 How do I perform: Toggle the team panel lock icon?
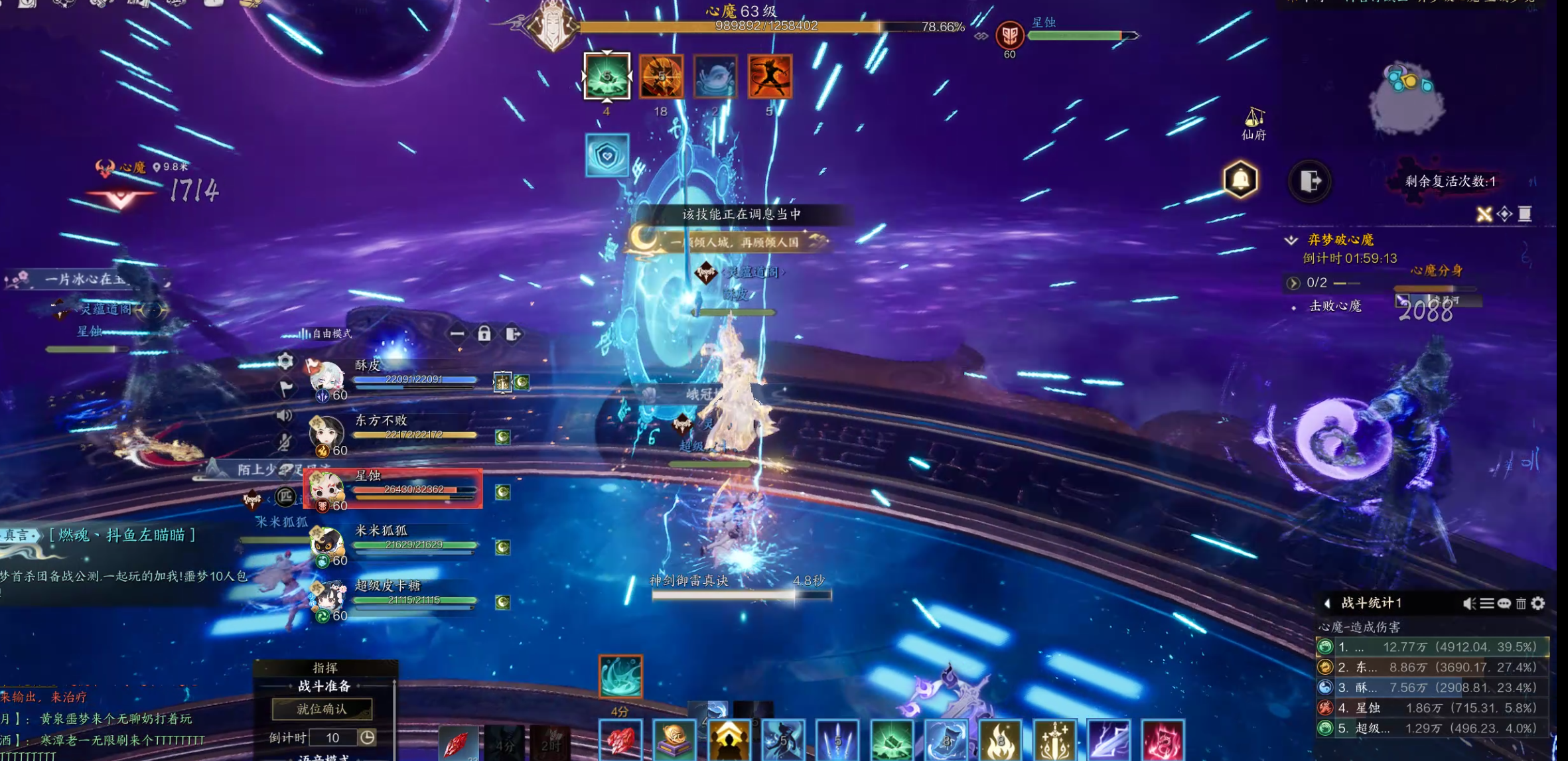[x=484, y=334]
